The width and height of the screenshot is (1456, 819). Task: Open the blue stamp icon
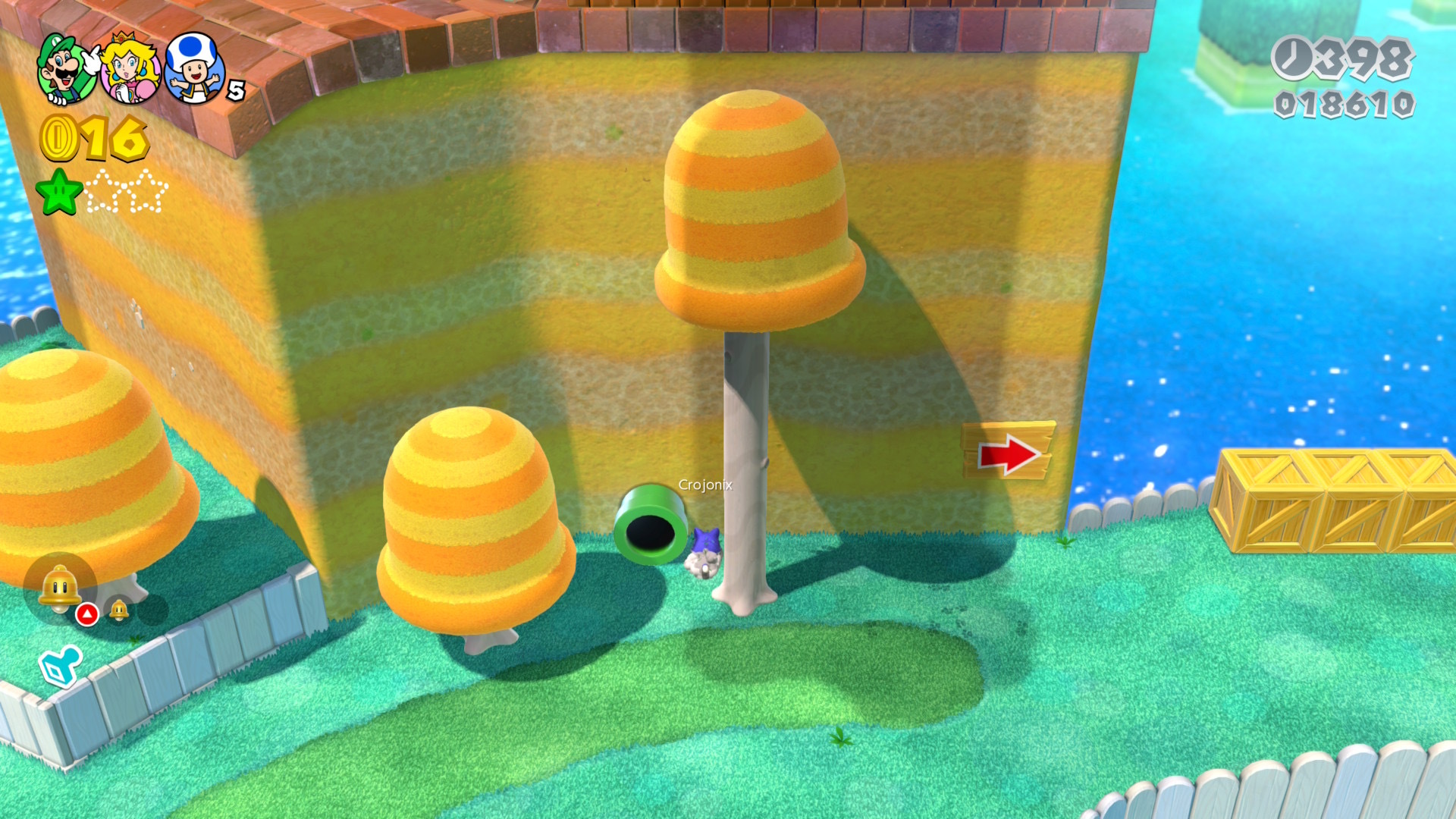coord(60,665)
